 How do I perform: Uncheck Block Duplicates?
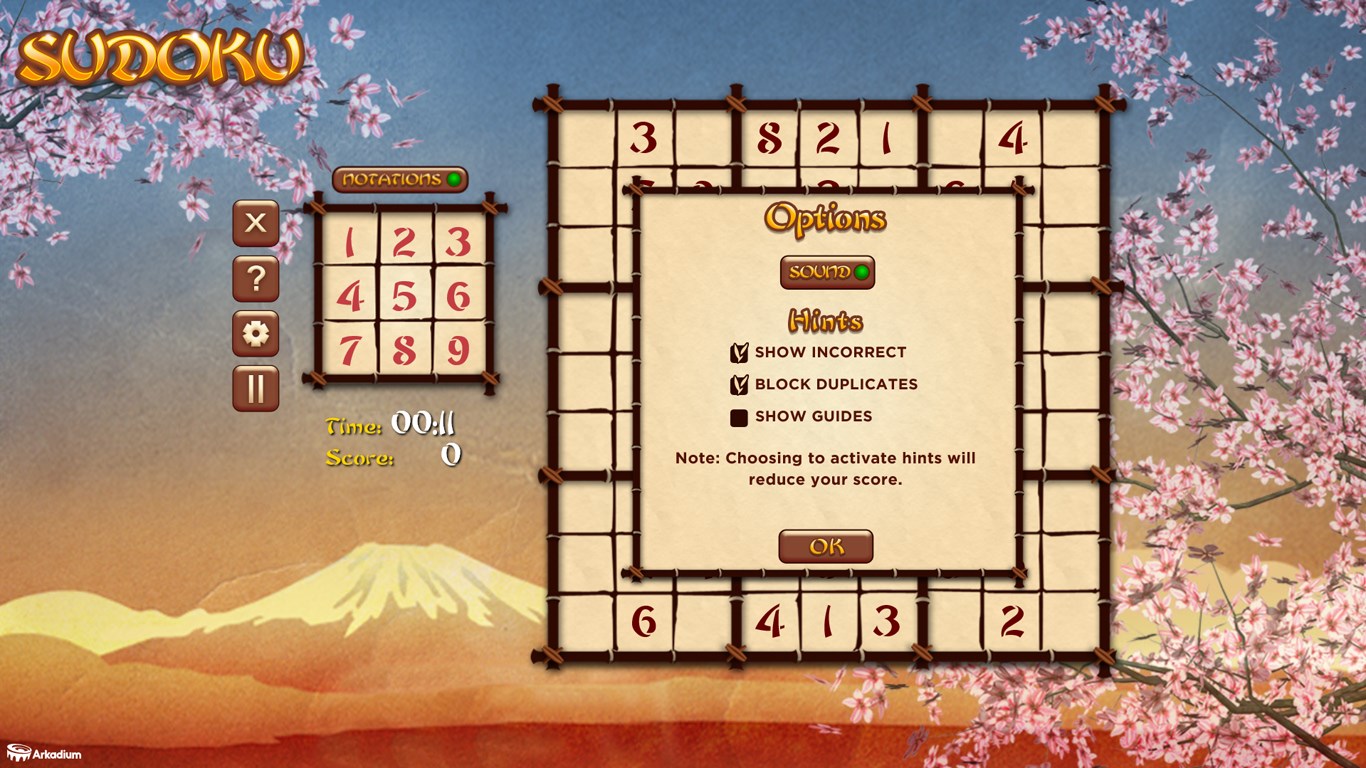pyautogui.click(x=739, y=384)
